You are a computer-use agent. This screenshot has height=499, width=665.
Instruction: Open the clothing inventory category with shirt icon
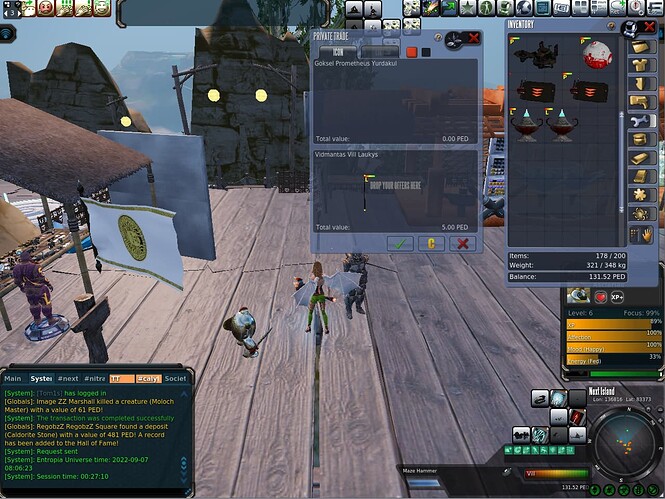pyautogui.click(x=640, y=65)
